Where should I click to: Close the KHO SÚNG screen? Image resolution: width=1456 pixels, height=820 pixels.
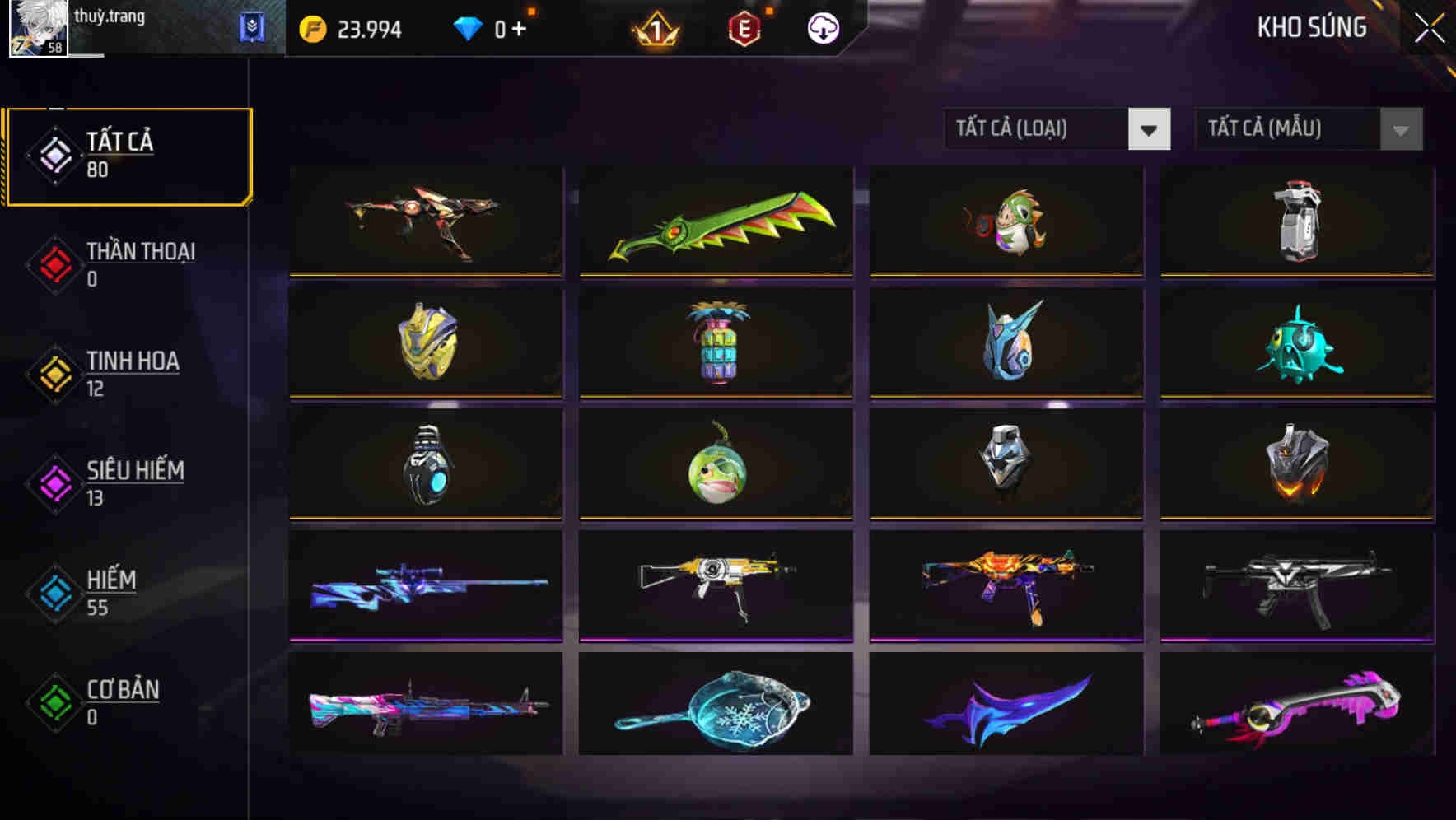1430,26
